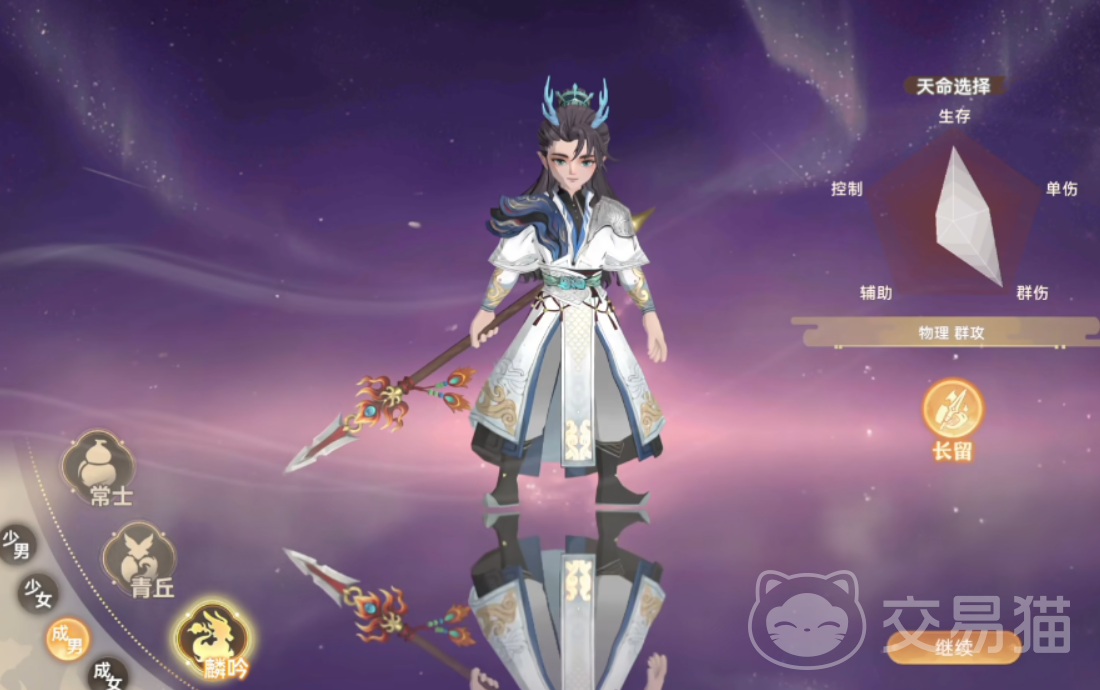This screenshot has height=690, width=1100.
Task: Switch to the 少男 body type
Action: tap(17, 545)
